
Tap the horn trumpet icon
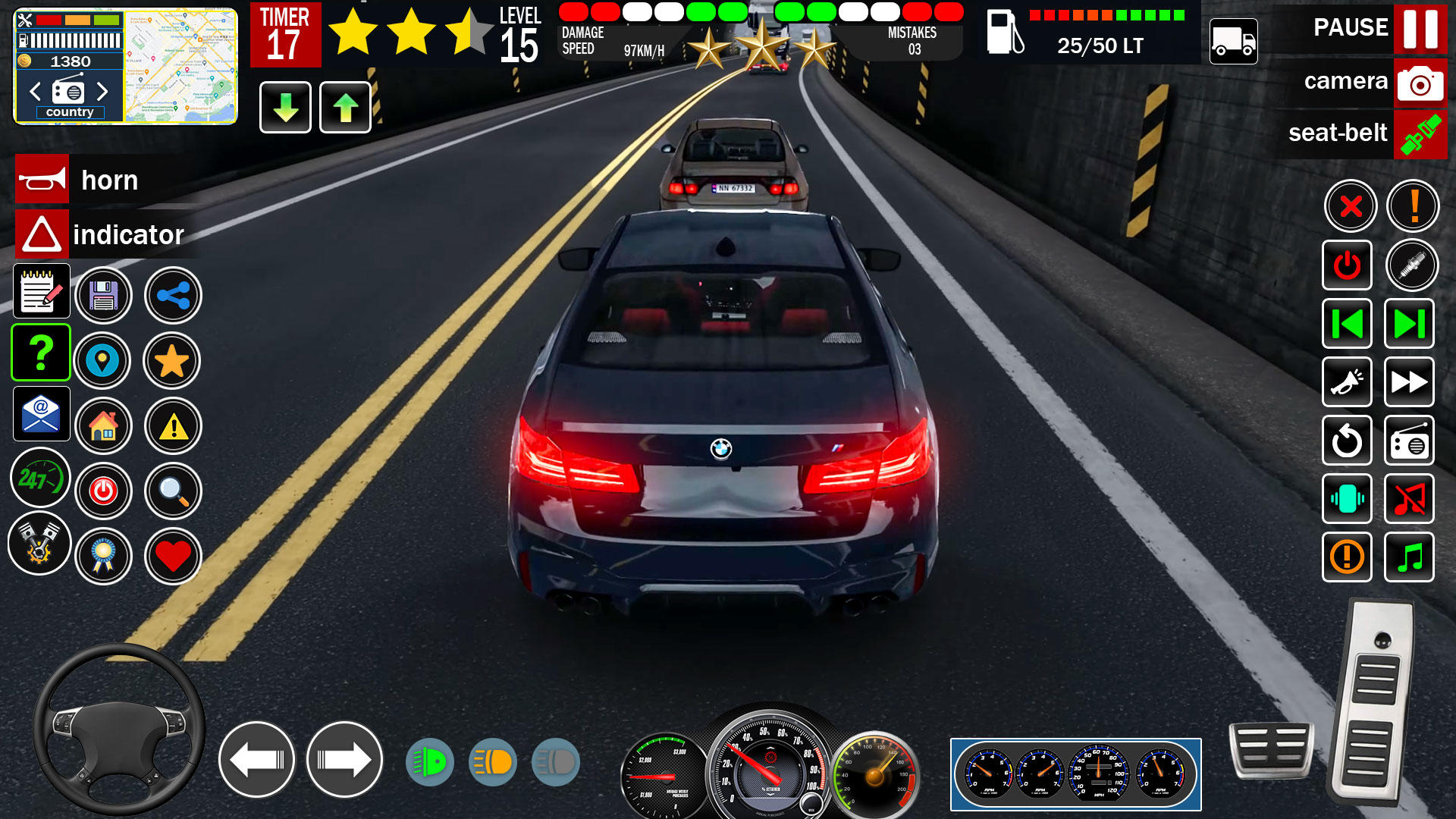point(42,180)
